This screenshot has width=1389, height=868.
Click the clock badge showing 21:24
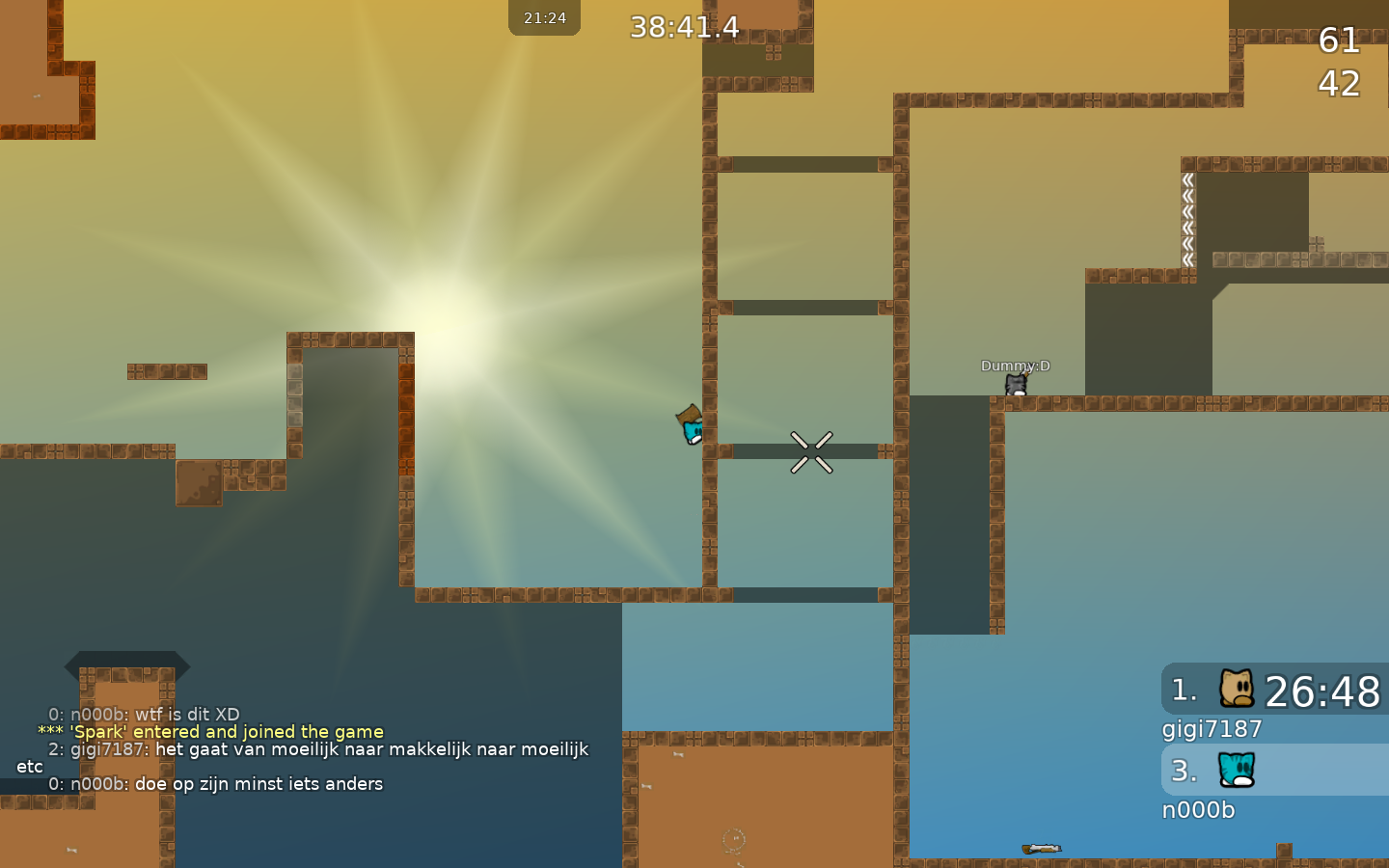tap(544, 15)
